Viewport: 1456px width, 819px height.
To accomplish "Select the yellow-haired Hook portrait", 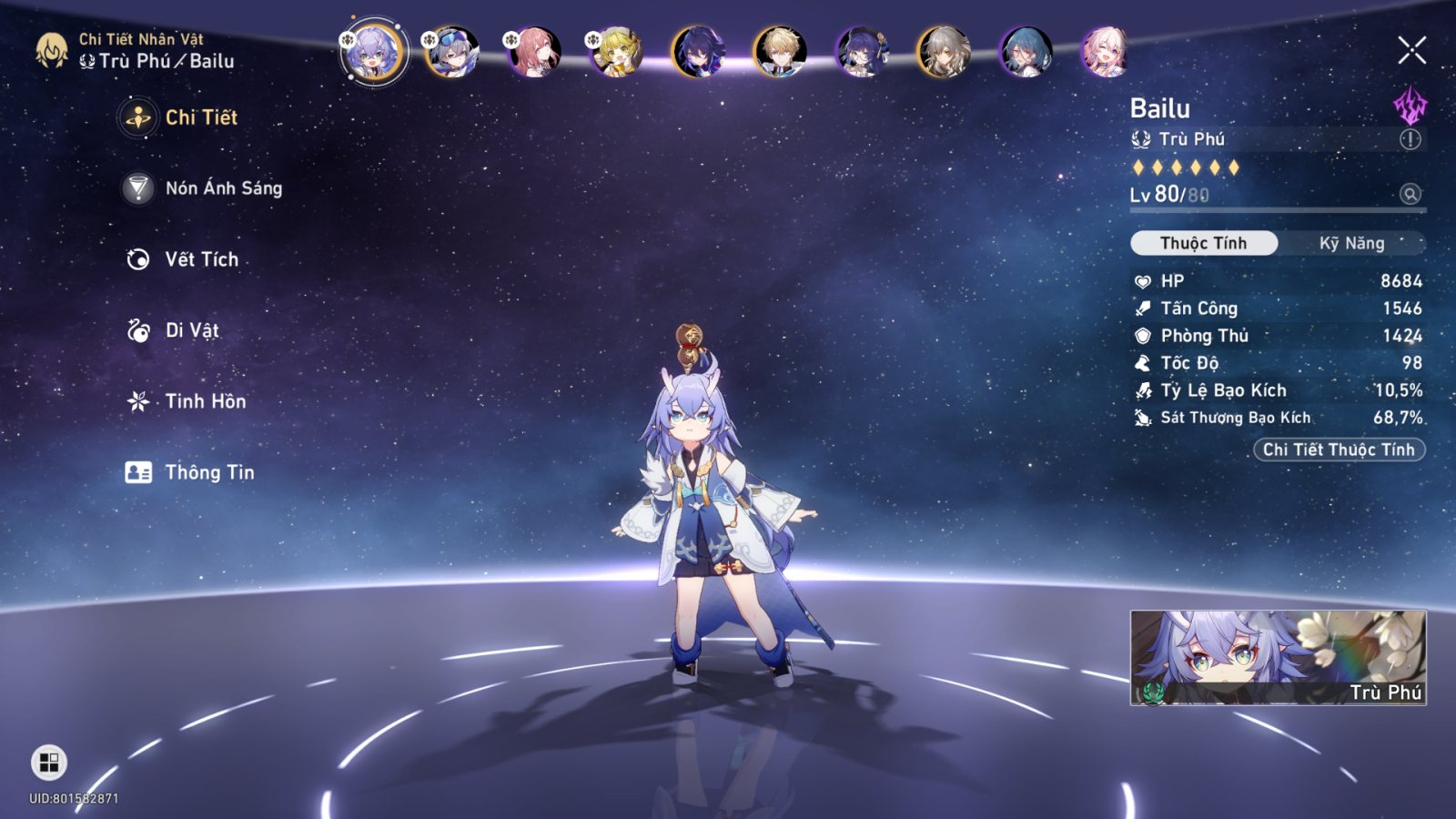I will pyautogui.click(x=616, y=52).
